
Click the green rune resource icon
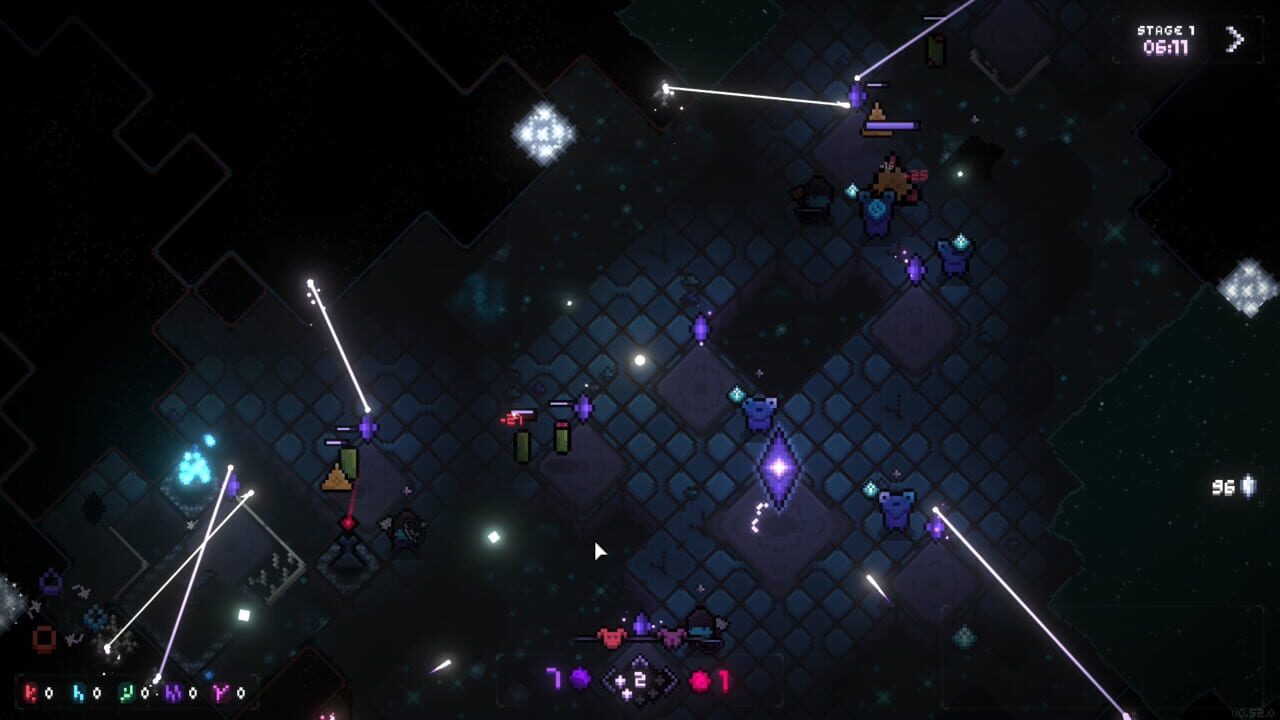pos(126,693)
